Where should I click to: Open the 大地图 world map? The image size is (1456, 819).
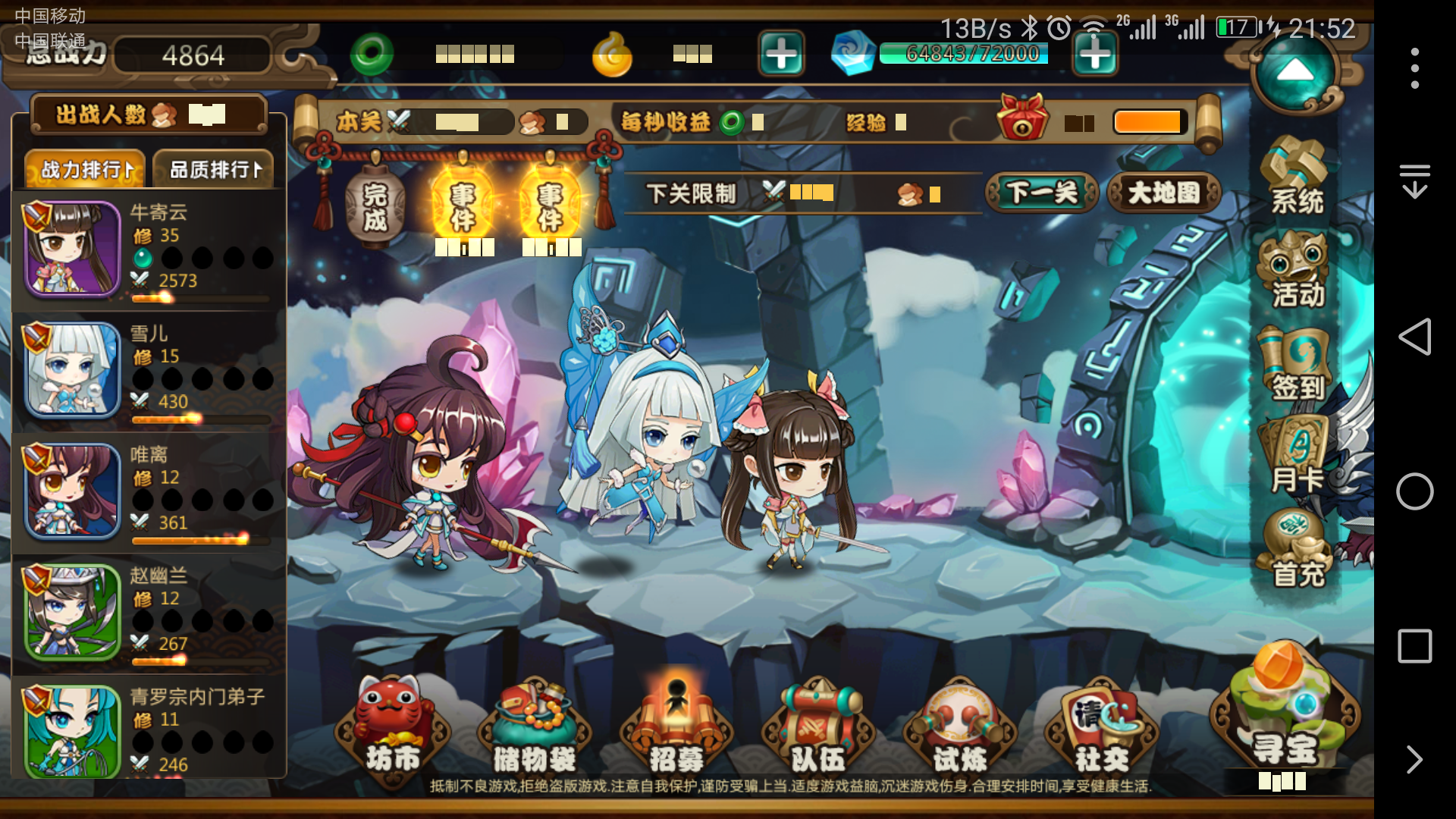click(x=1164, y=193)
